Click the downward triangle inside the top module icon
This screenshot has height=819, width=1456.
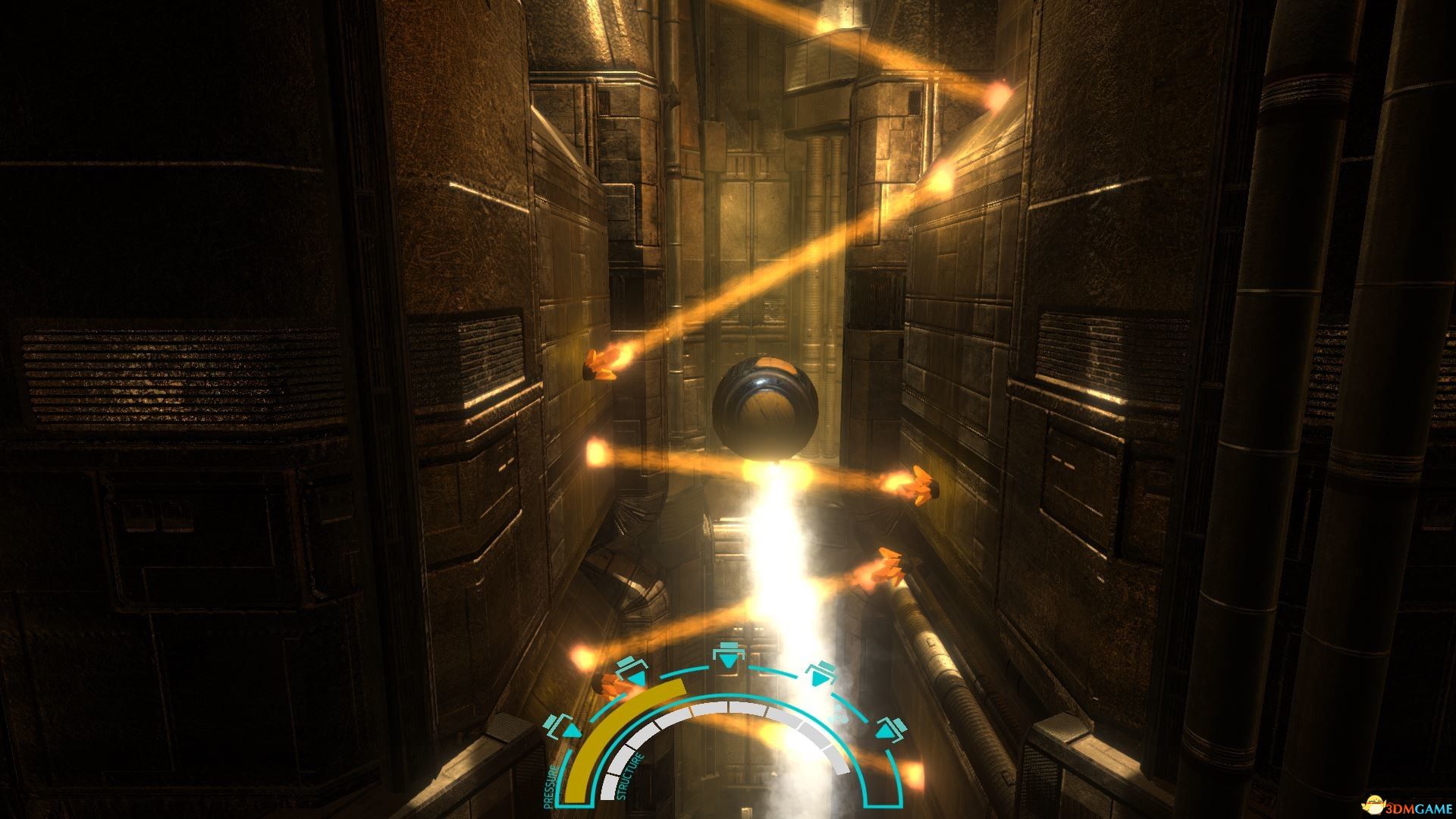coord(728,660)
